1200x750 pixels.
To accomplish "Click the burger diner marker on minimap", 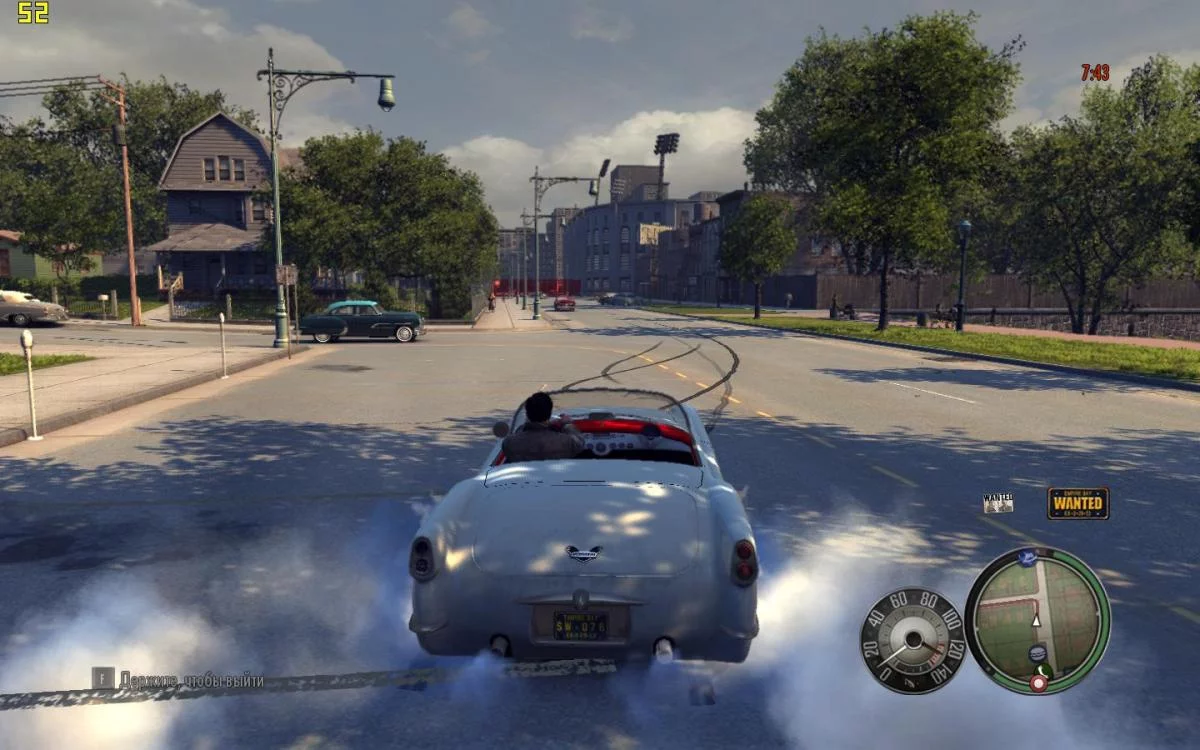I will 1037,653.
